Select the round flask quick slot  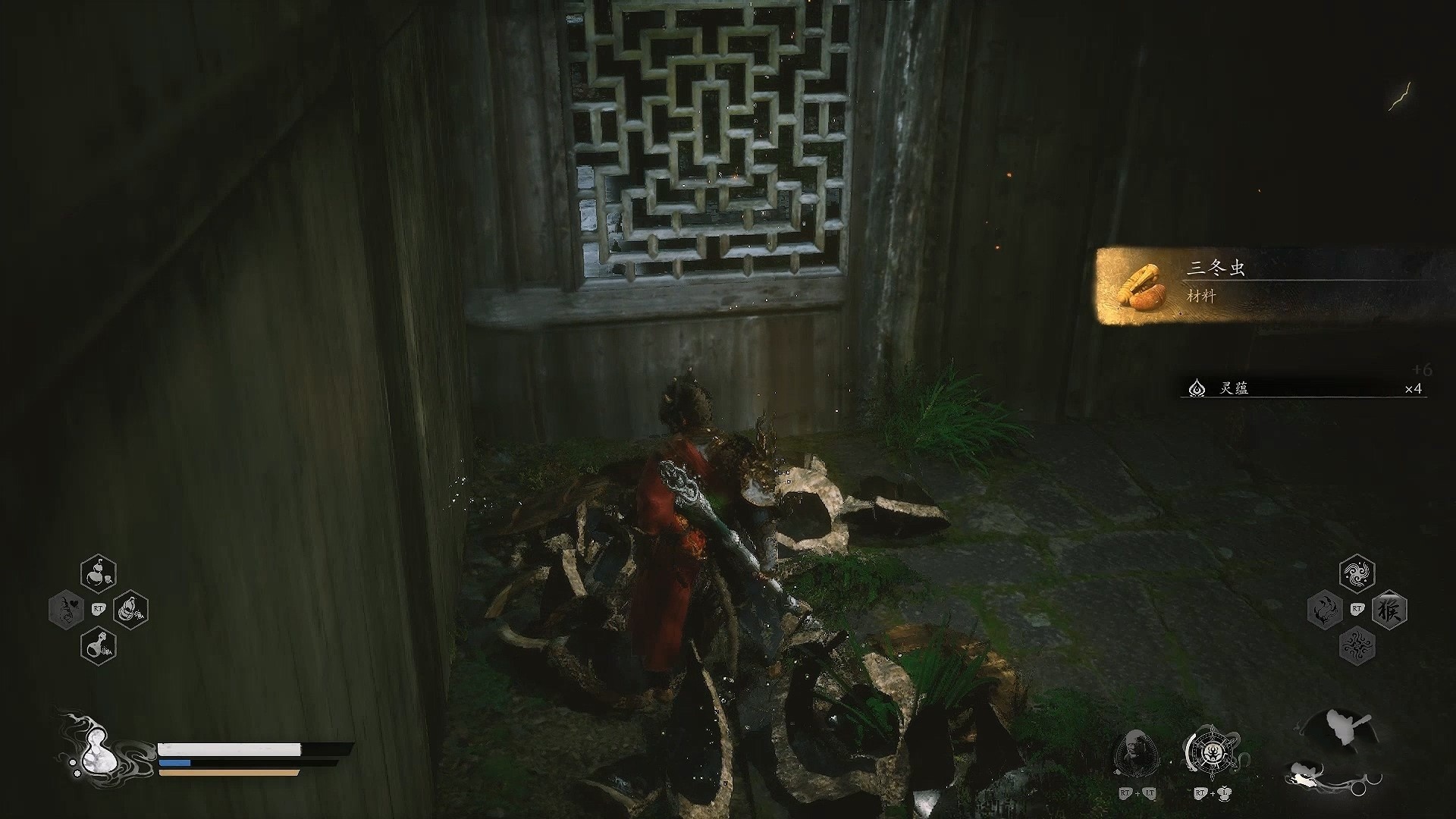pos(99,645)
